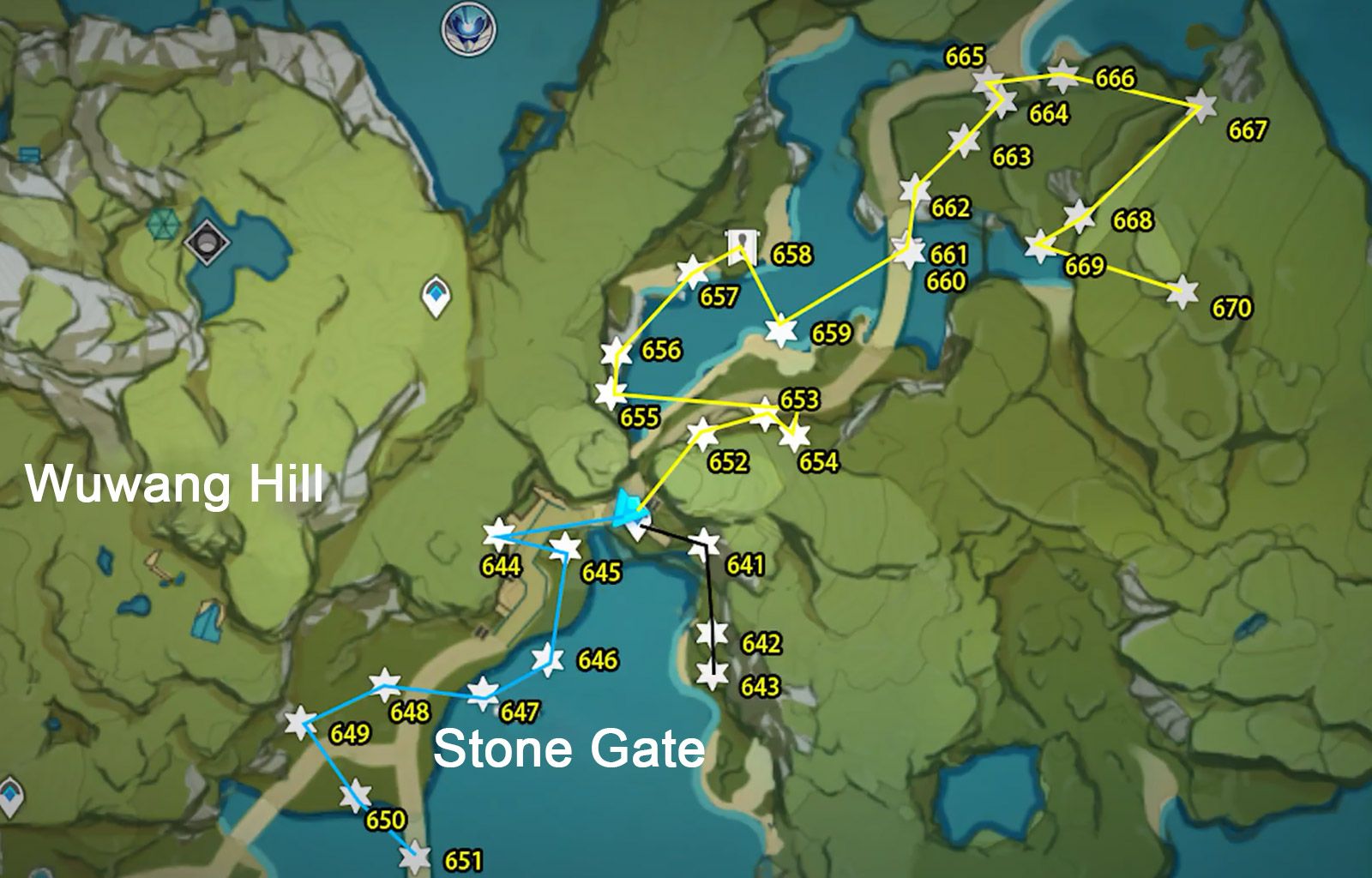Select star marker 655 on the yellow route

(x=609, y=394)
